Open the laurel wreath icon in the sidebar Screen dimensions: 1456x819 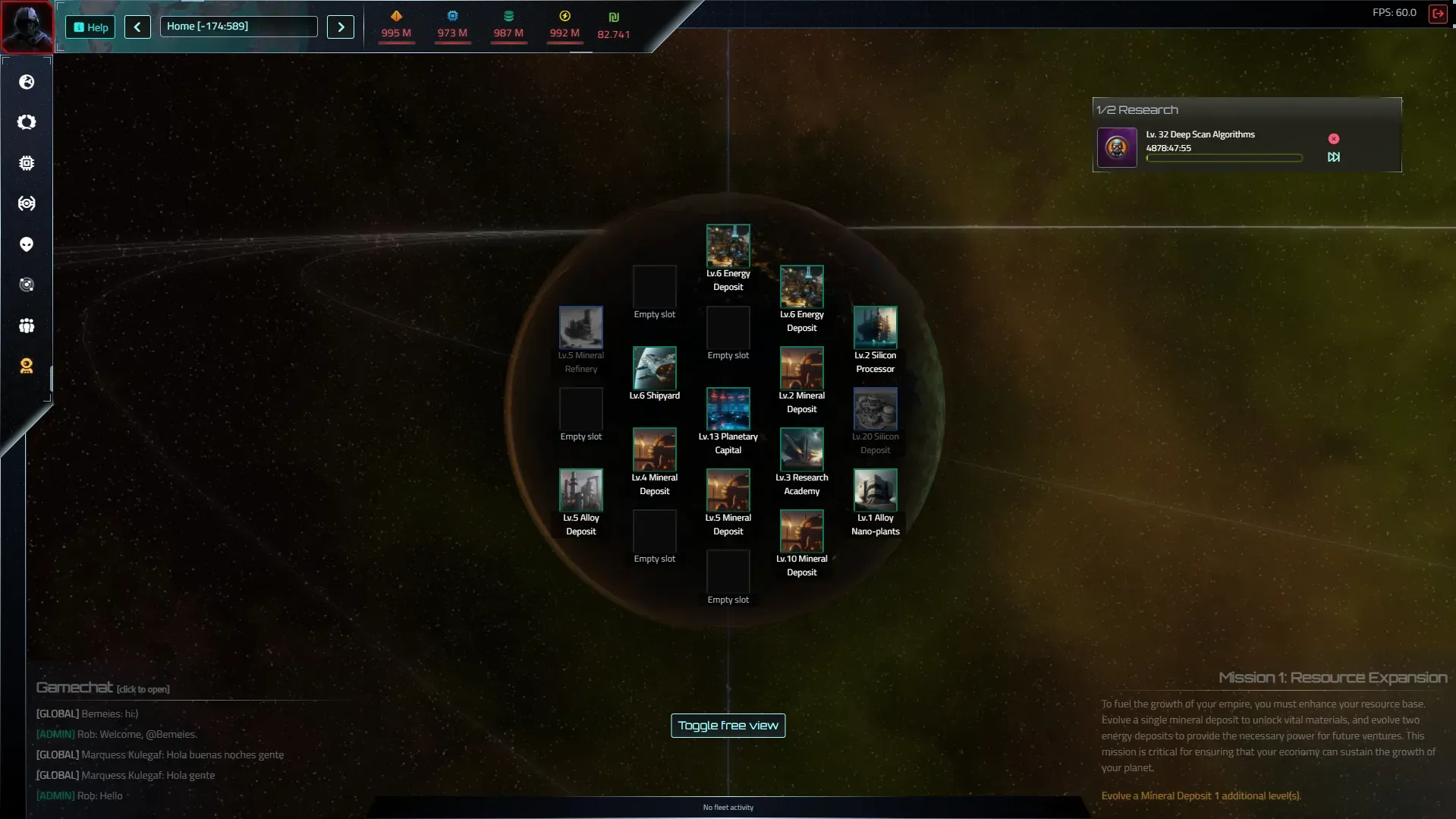[27, 122]
